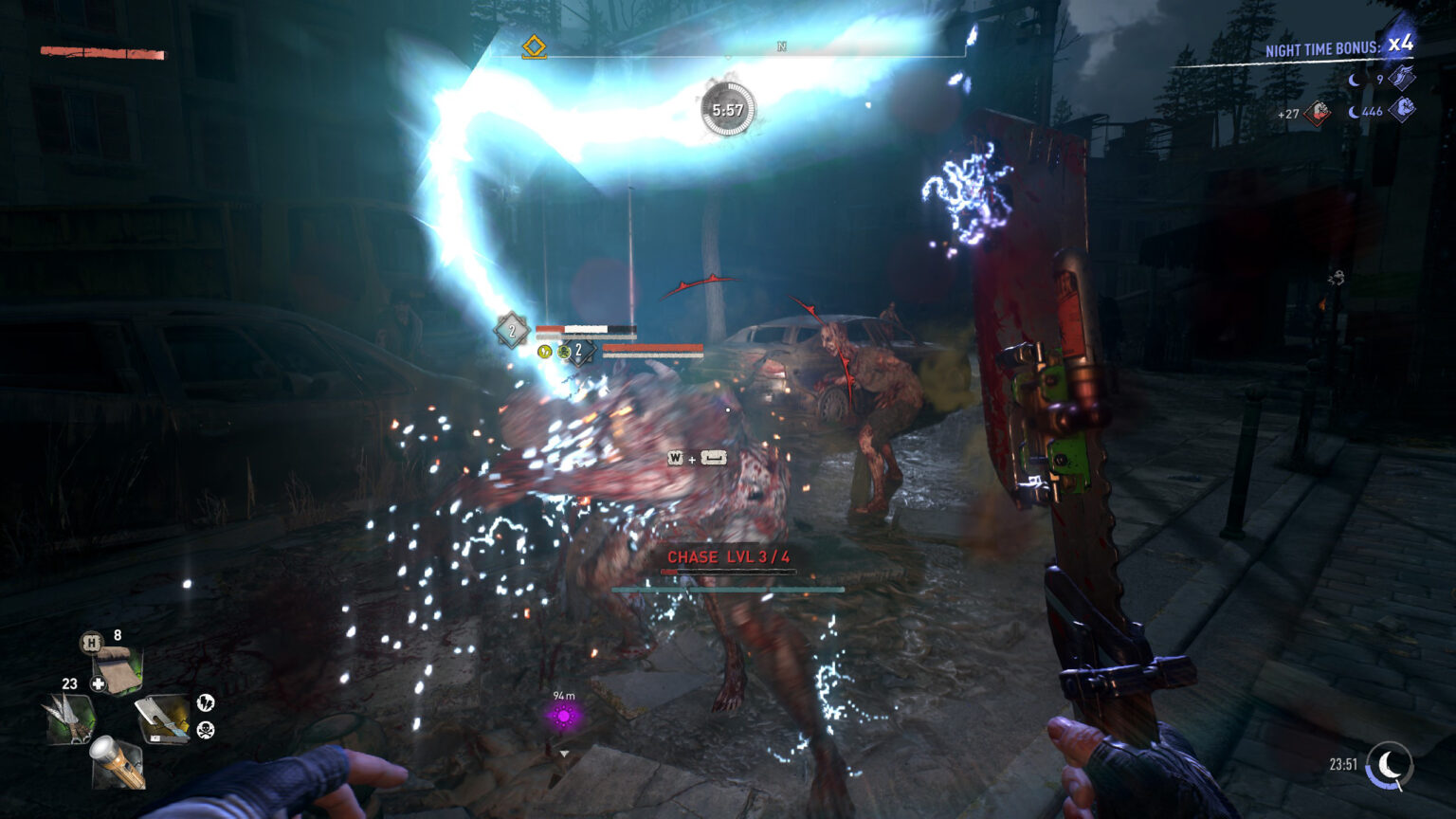This screenshot has height=819, width=1456.
Task: Select the throwing knives slot
Action: pyautogui.click(x=69, y=718)
